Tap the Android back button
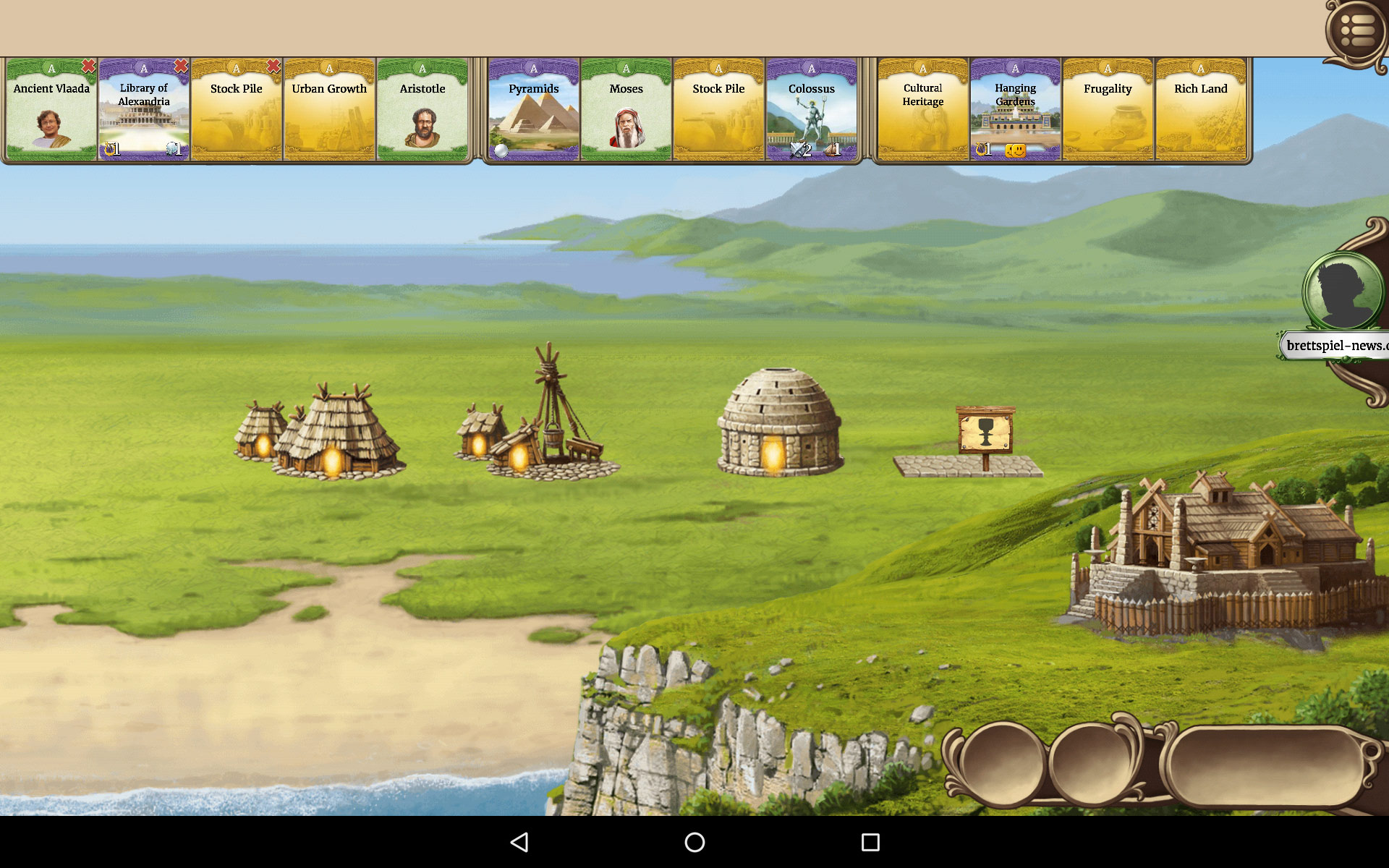Screen dimensions: 1389x868 tap(519, 842)
